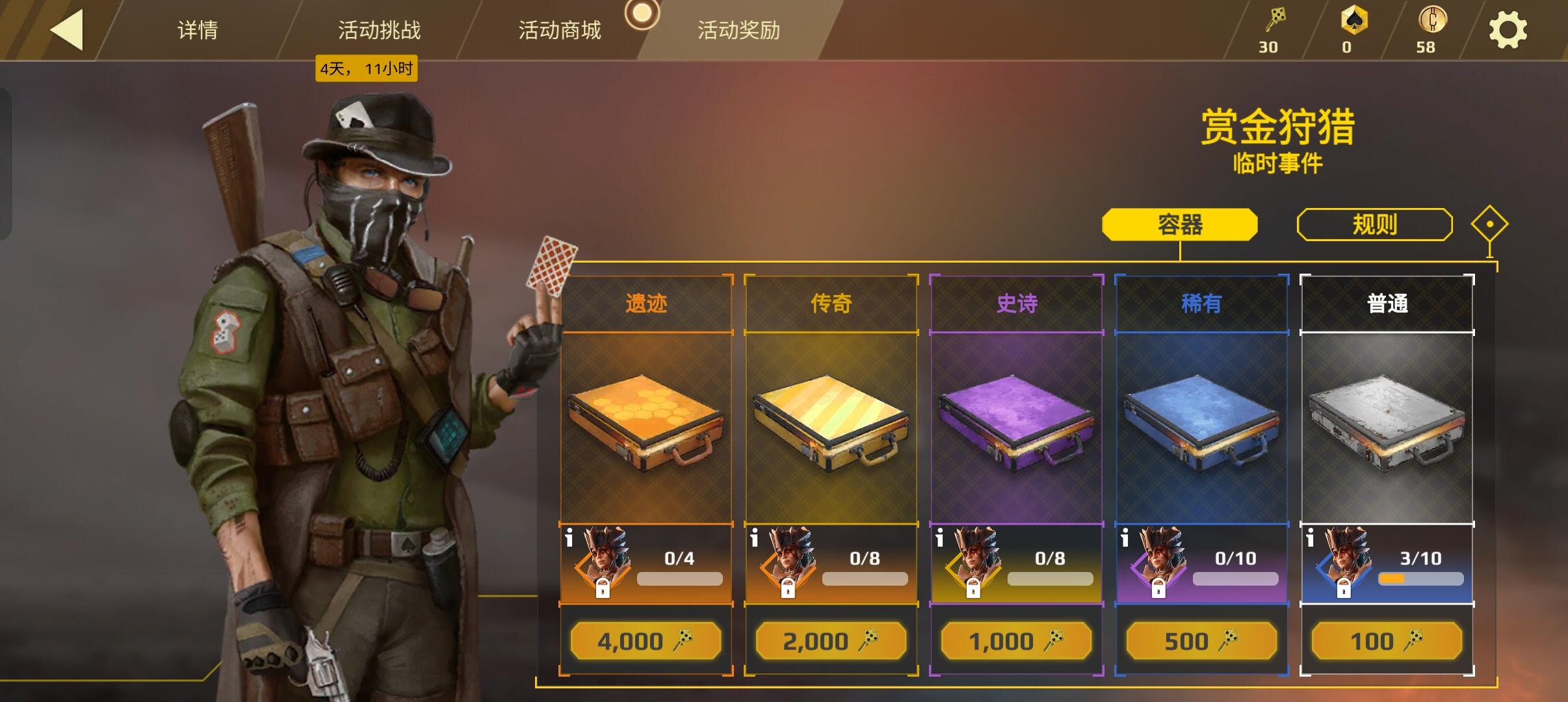Switch to the 活动挑战 tab
The height and width of the screenshot is (702, 1568).
(x=380, y=30)
